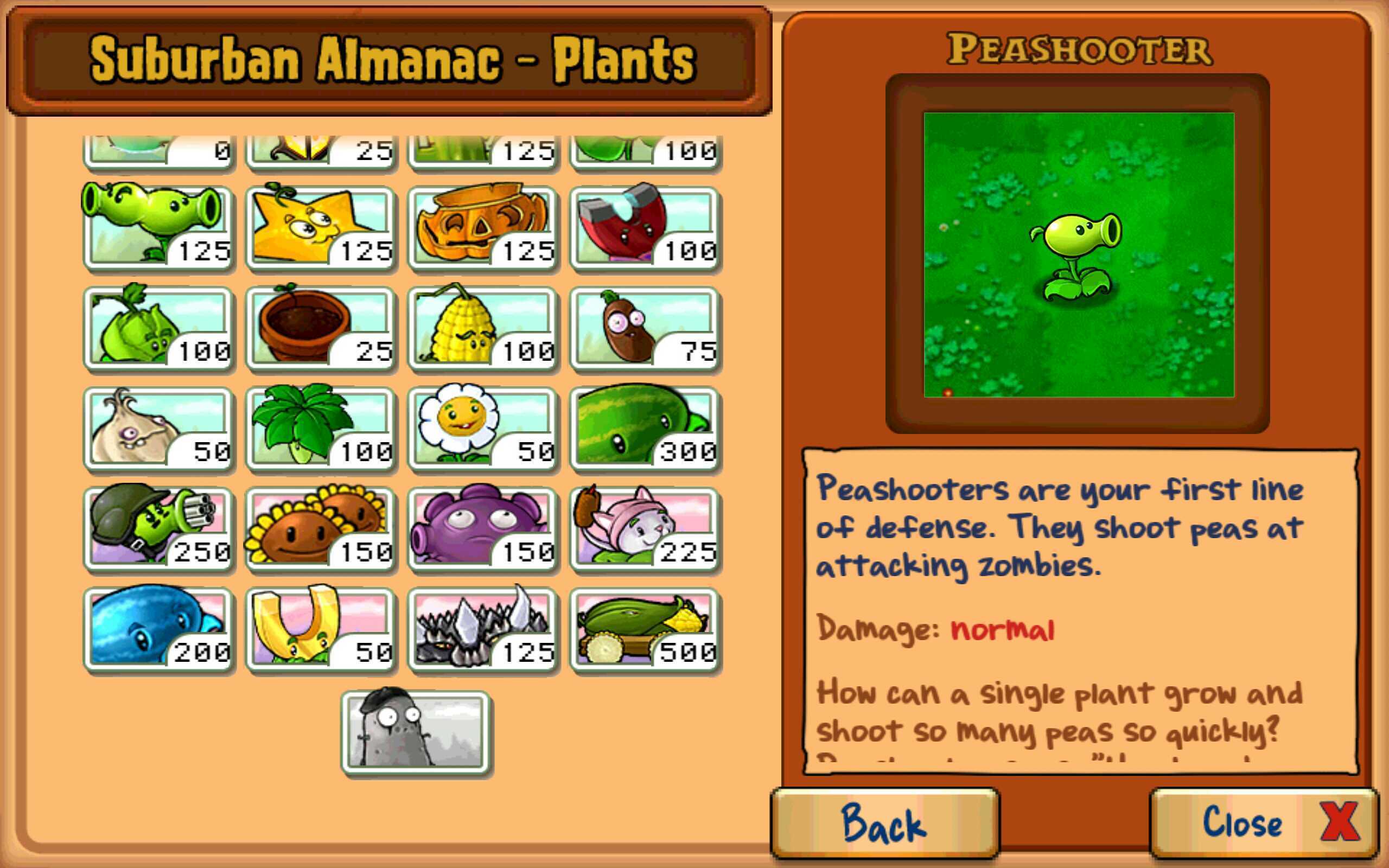View the Umbrella Leaf entry
This screenshot has height=868, width=1389.
[x=320, y=429]
